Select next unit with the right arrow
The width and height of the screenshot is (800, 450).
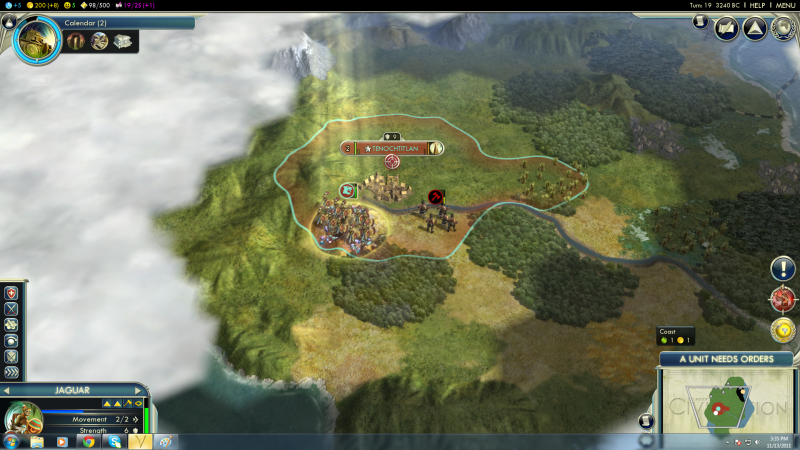pyautogui.click(x=140, y=390)
